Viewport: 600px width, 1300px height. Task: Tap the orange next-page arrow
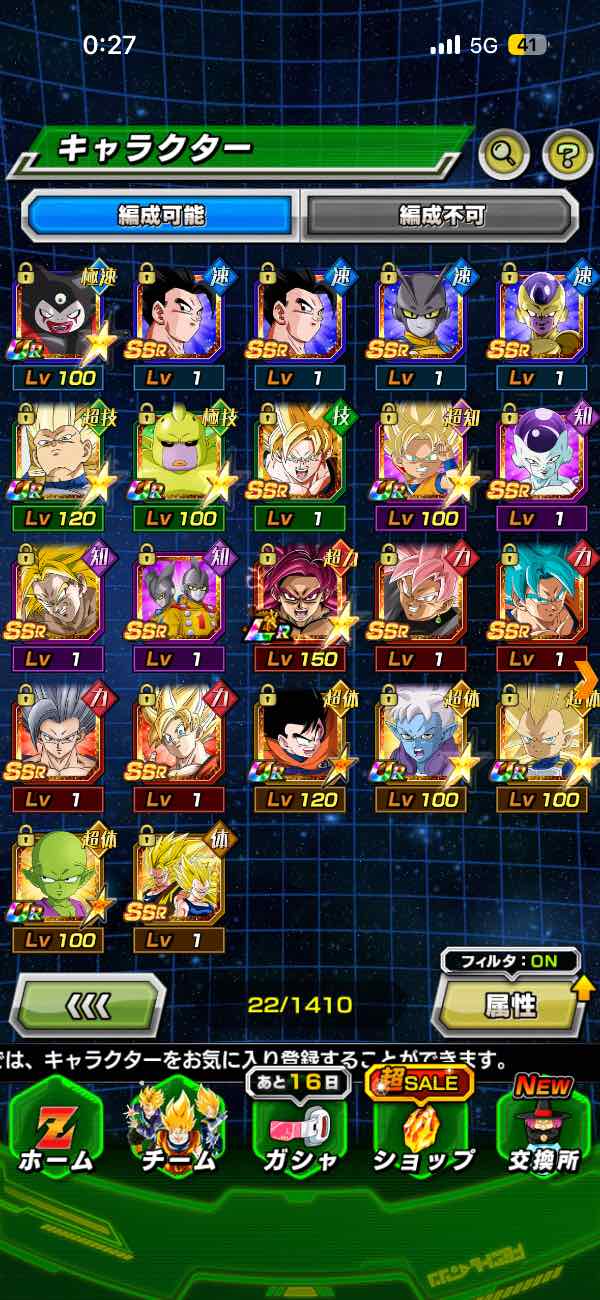(587, 677)
